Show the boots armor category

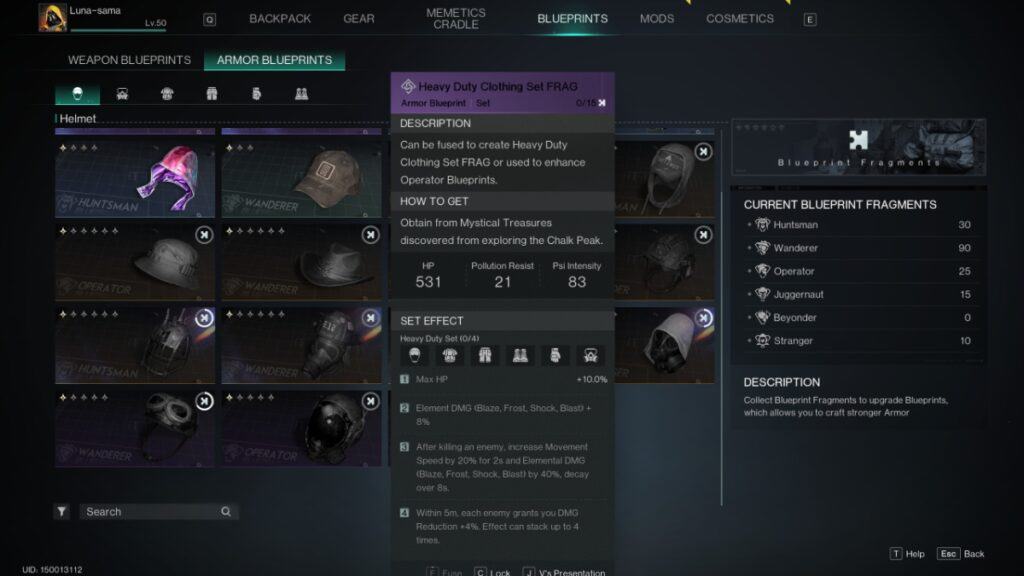(x=301, y=94)
